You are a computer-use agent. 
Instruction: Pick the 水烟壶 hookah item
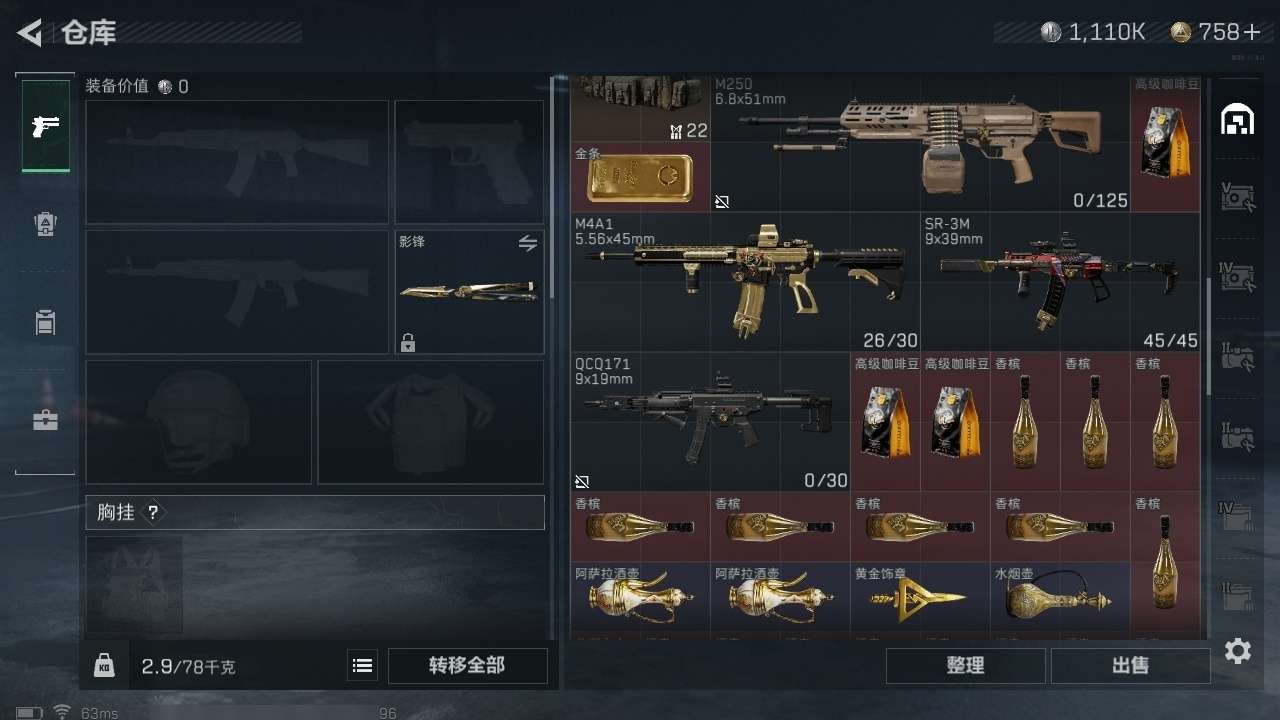click(x=1060, y=600)
